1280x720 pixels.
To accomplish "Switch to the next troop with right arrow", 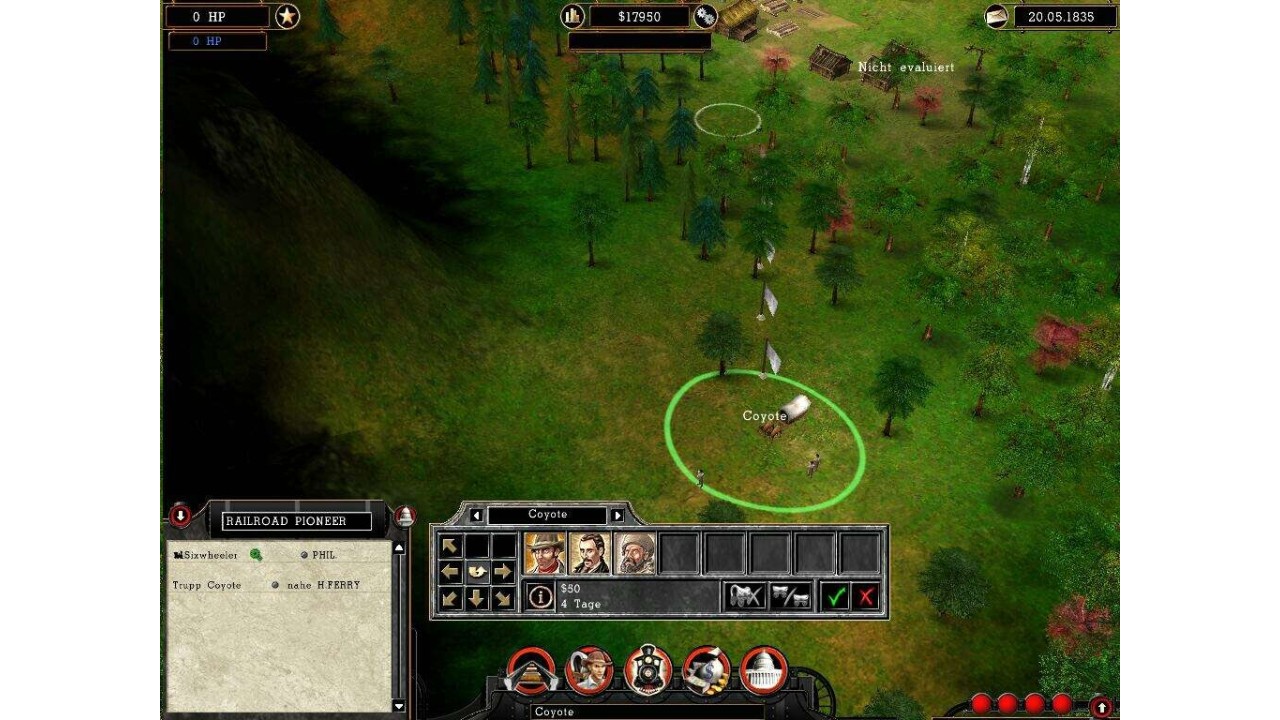I will click(617, 515).
